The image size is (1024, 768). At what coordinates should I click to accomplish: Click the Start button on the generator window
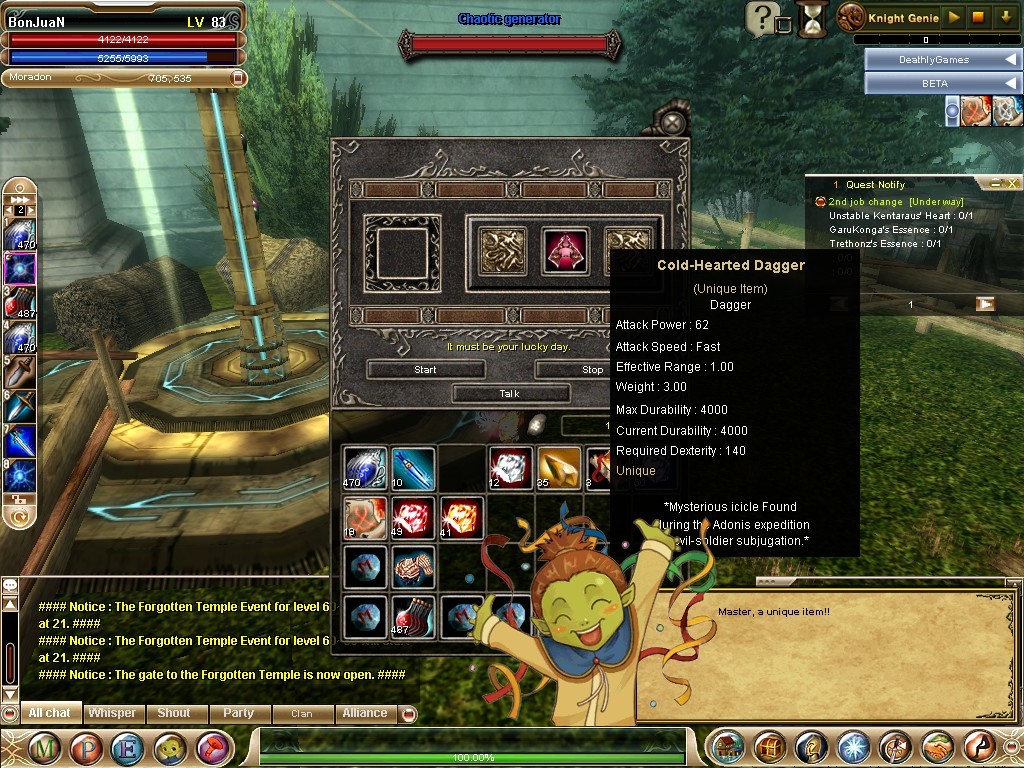pyautogui.click(x=425, y=369)
